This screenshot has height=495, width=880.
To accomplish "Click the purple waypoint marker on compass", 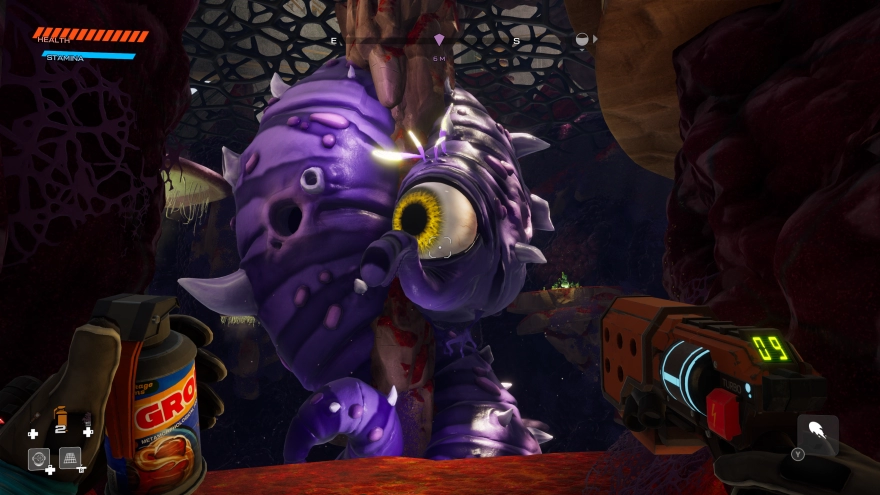I will [439, 40].
